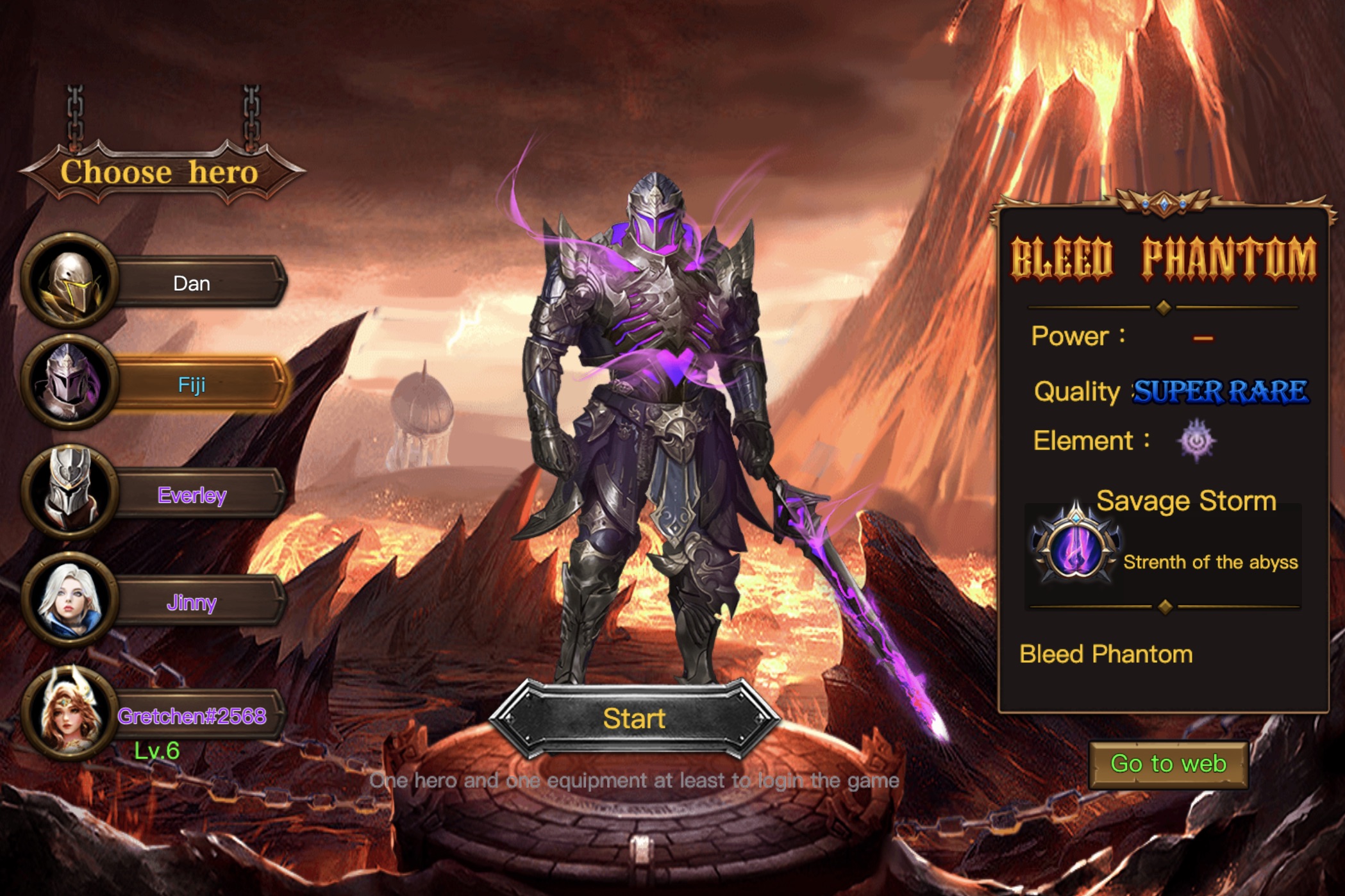
Task: Choose the Fiji hero entry
Action: [192, 385]
